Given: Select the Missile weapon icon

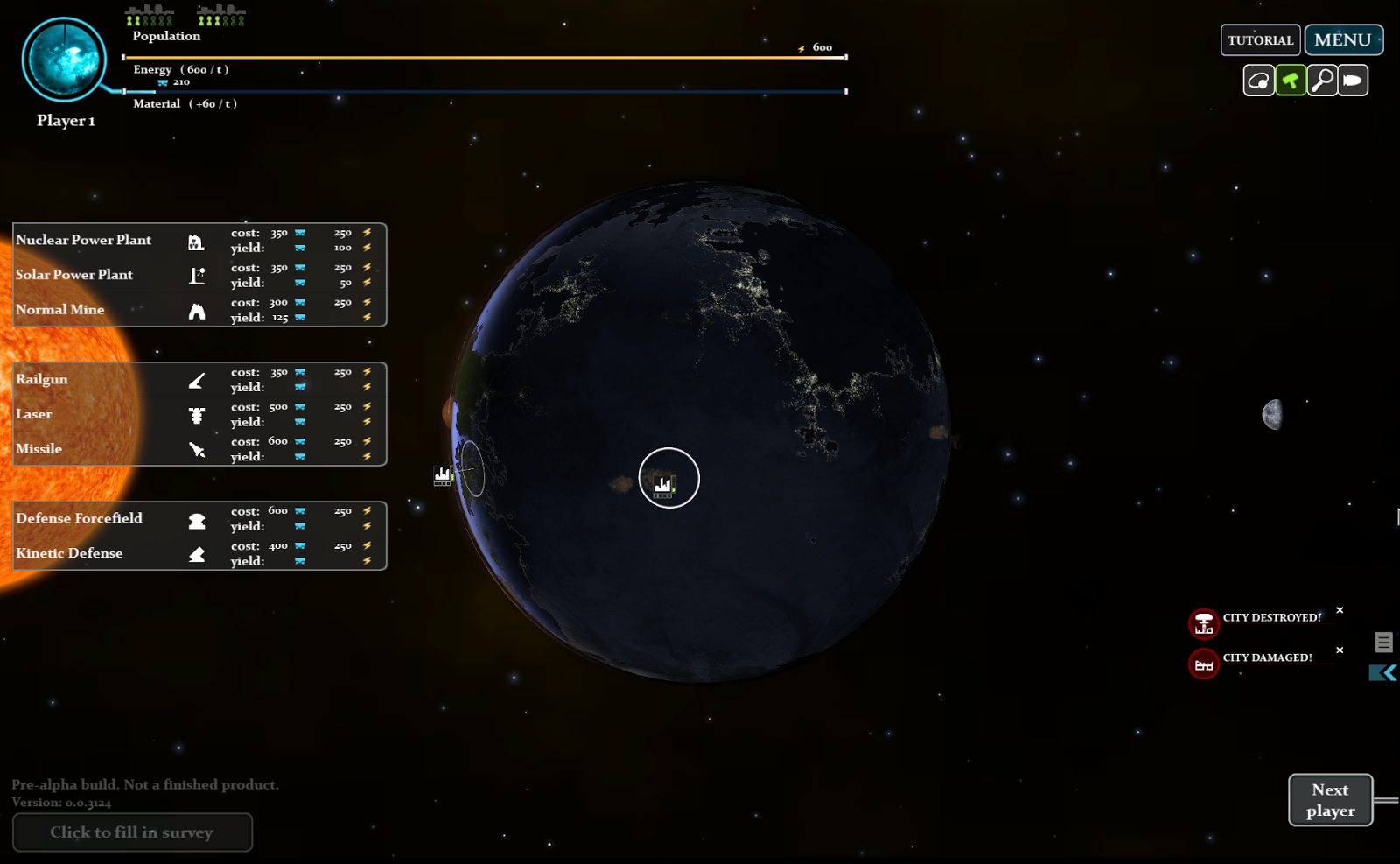Looking at the screenshot, I should (x=197, y=450).
